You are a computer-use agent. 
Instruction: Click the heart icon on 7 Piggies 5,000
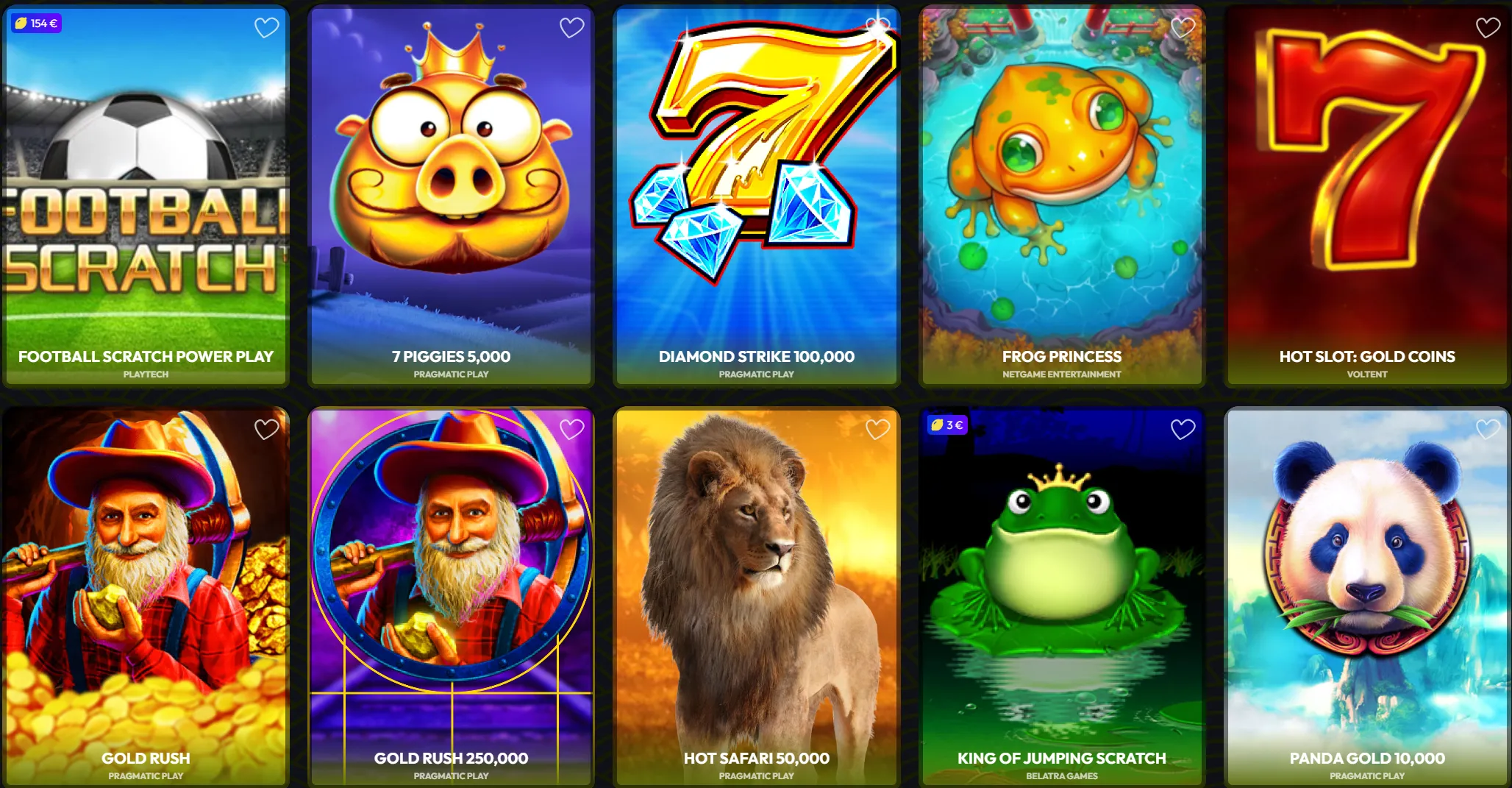pyautogui.click(x=571, y=27)
